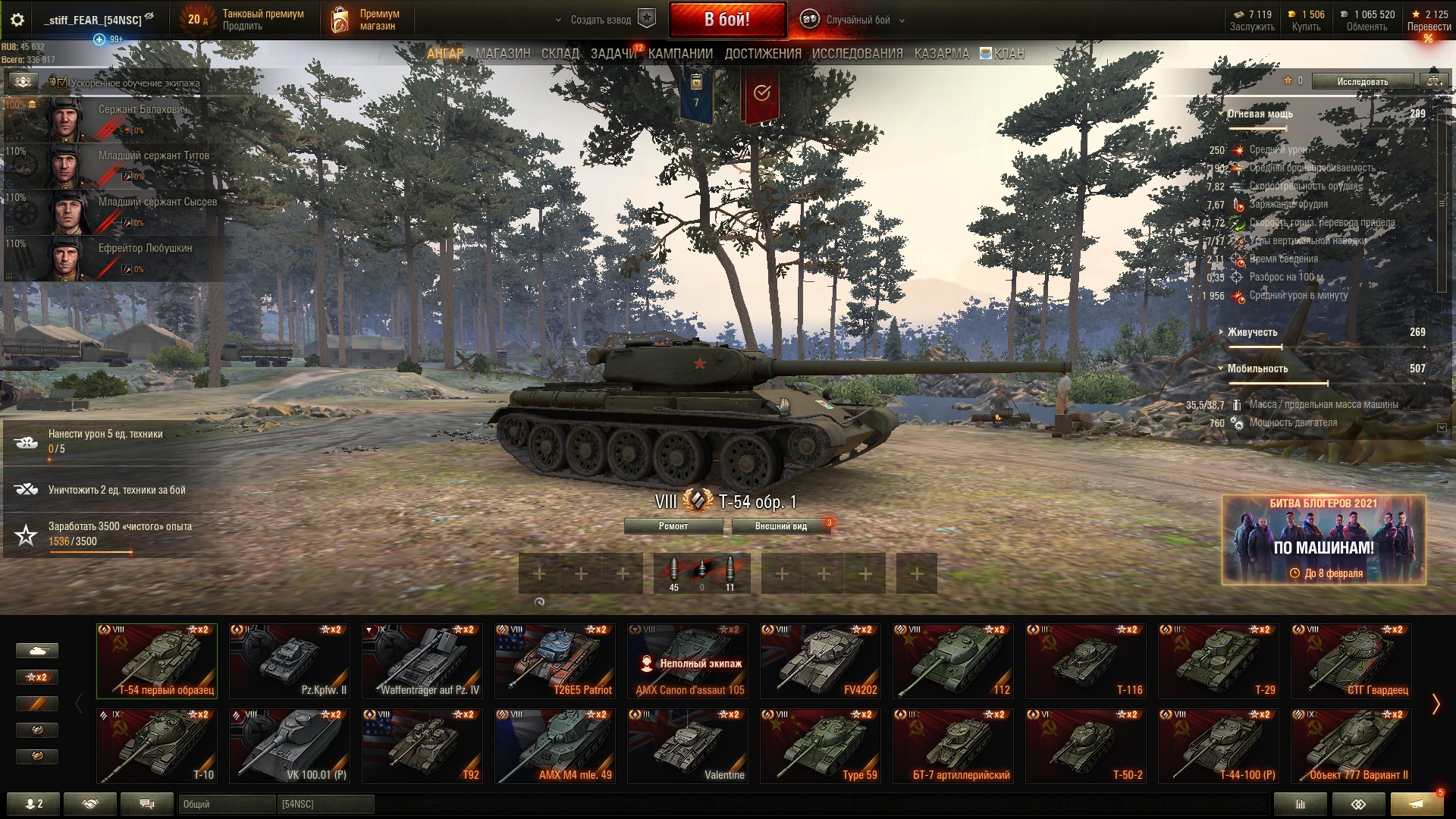Viewport: 1456px width, 819px height.
Task: Open the ИССЛЕДОВАНИЯ tab
Action: (857, 54)
